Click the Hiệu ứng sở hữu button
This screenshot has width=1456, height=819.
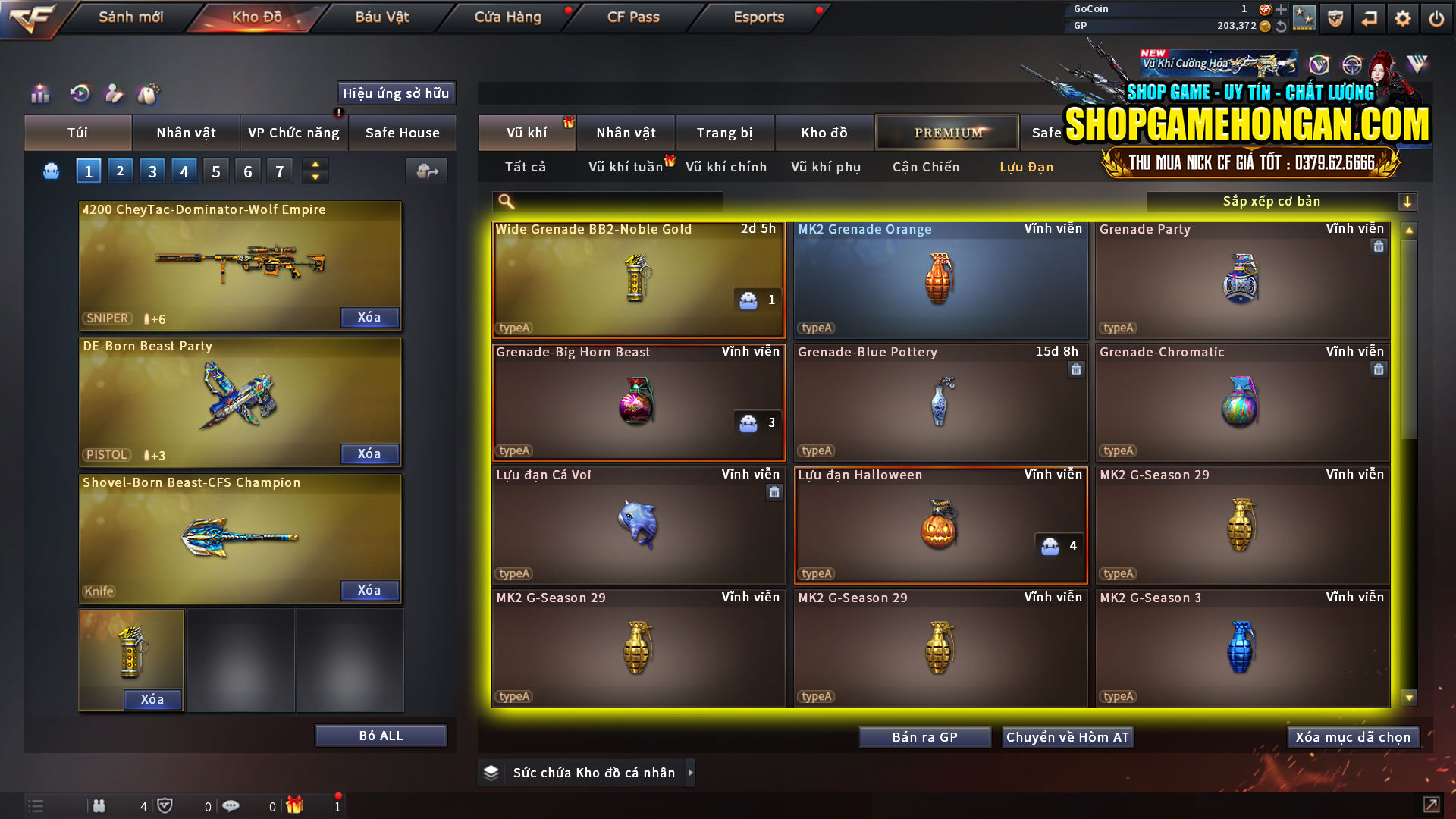[x=395, y=93]
